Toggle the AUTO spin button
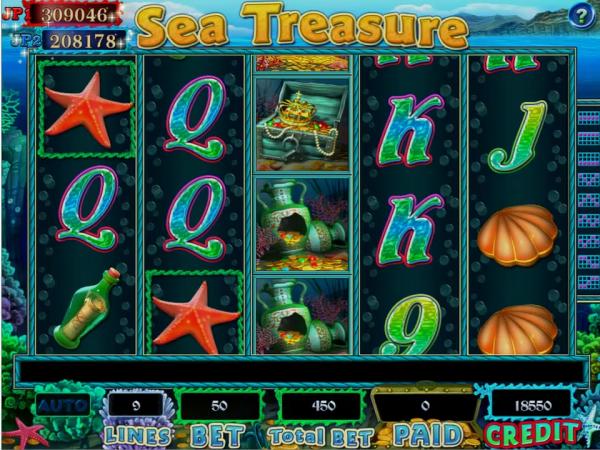Image resolution: width=600 pixels, height=450 pixels. (62, 407)
